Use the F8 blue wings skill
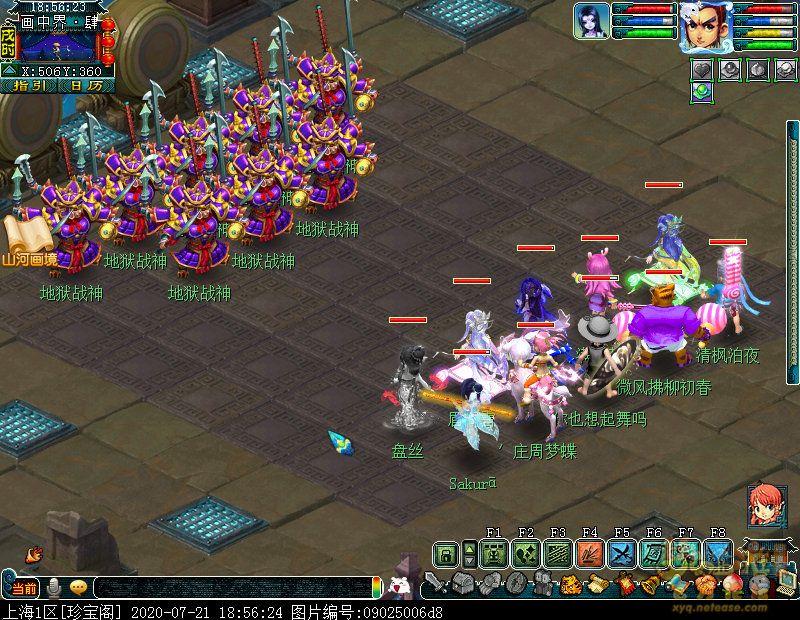 point(717,553)
